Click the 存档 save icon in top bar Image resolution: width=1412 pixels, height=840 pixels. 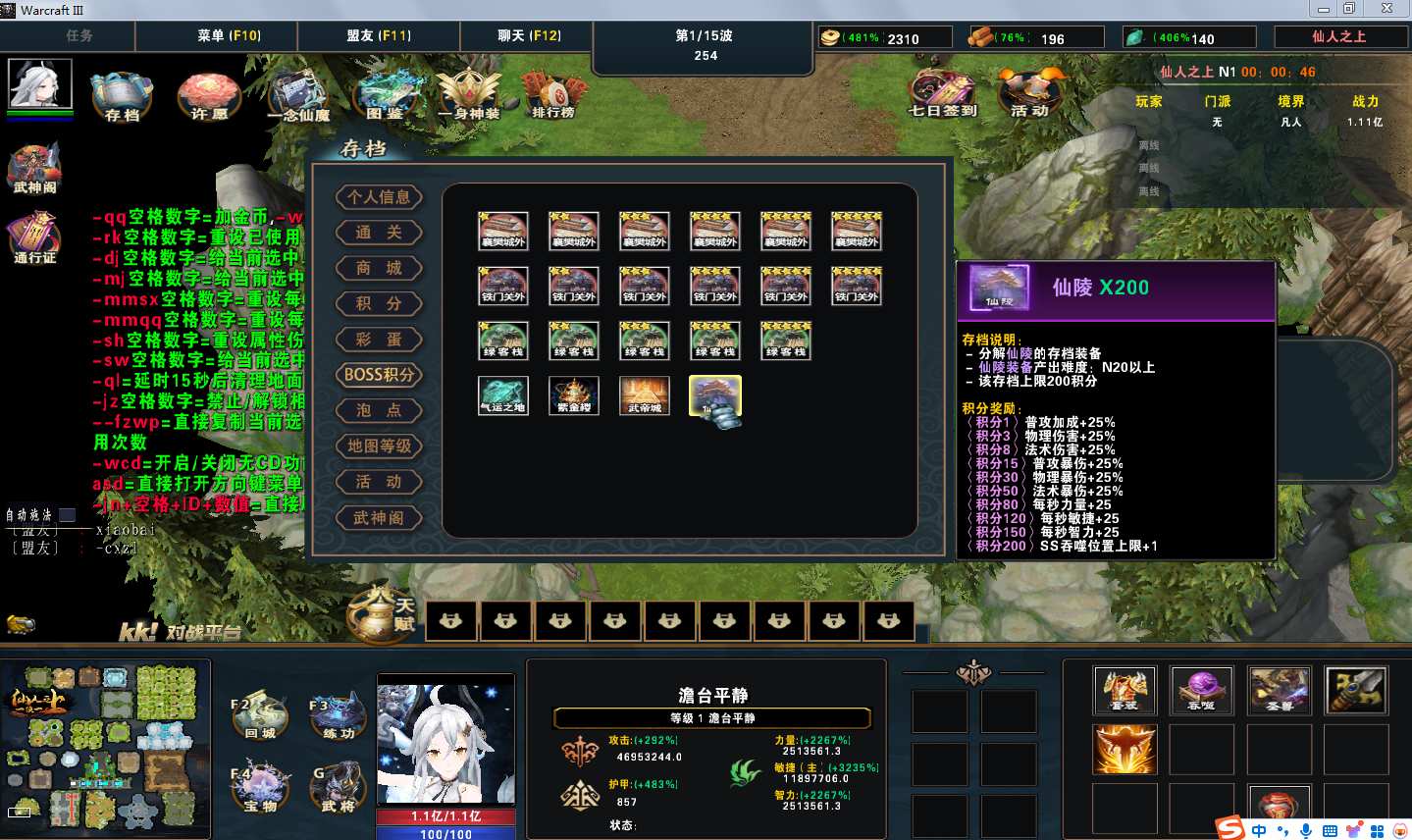tap(122, 96)
